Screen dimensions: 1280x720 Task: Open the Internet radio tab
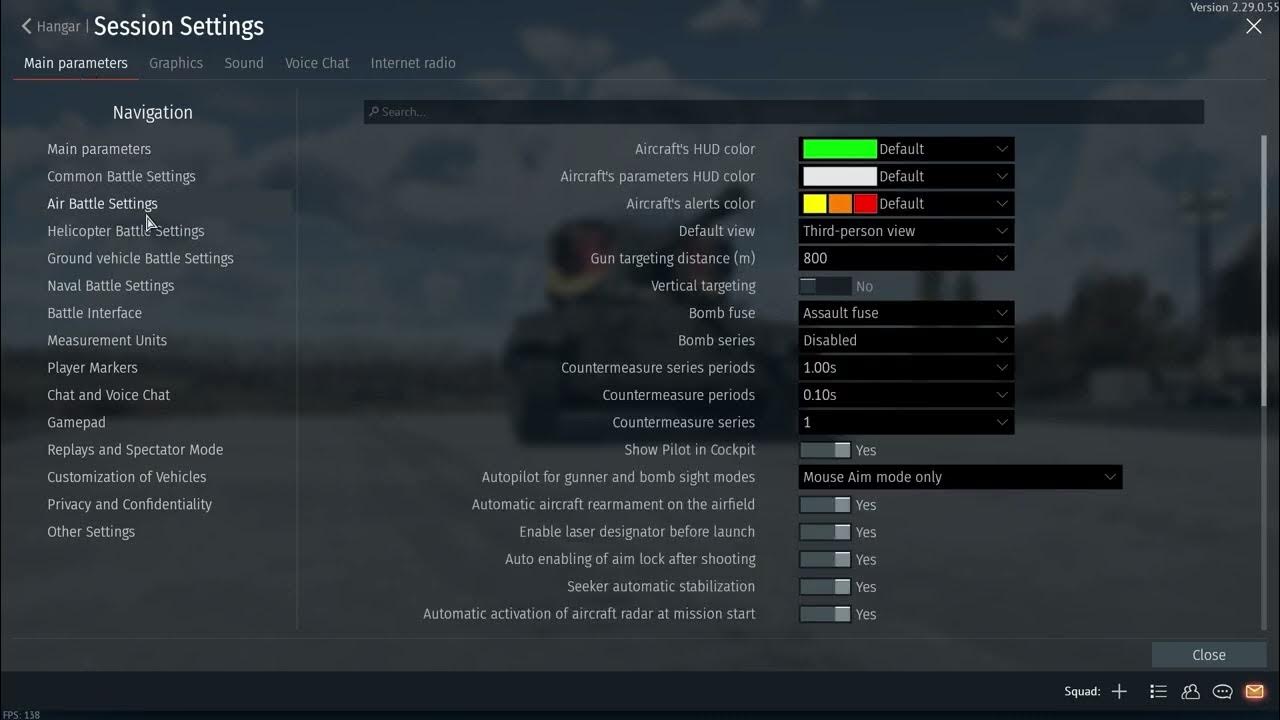413,62
